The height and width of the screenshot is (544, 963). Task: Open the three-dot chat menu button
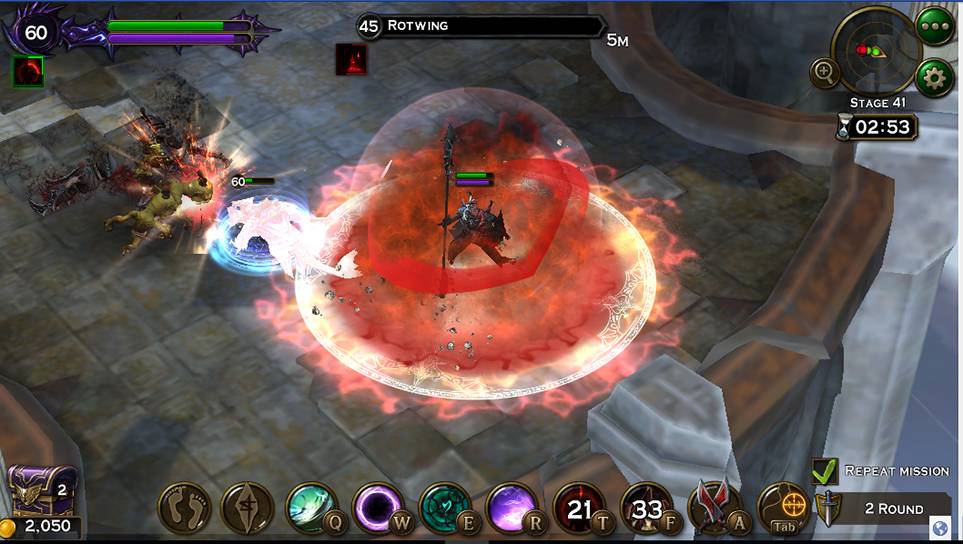935,24
